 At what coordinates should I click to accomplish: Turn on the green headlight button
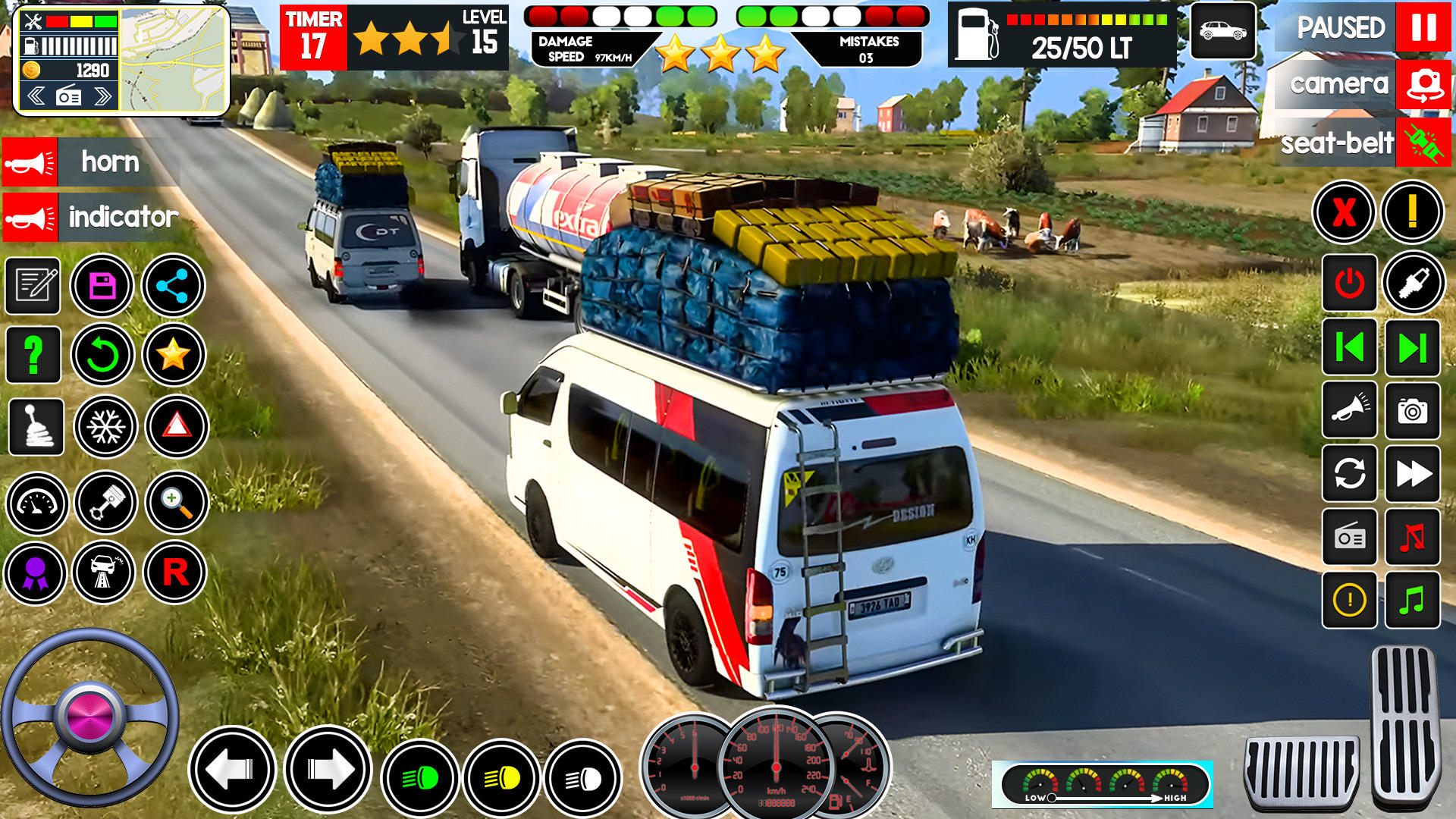(421, 778)
